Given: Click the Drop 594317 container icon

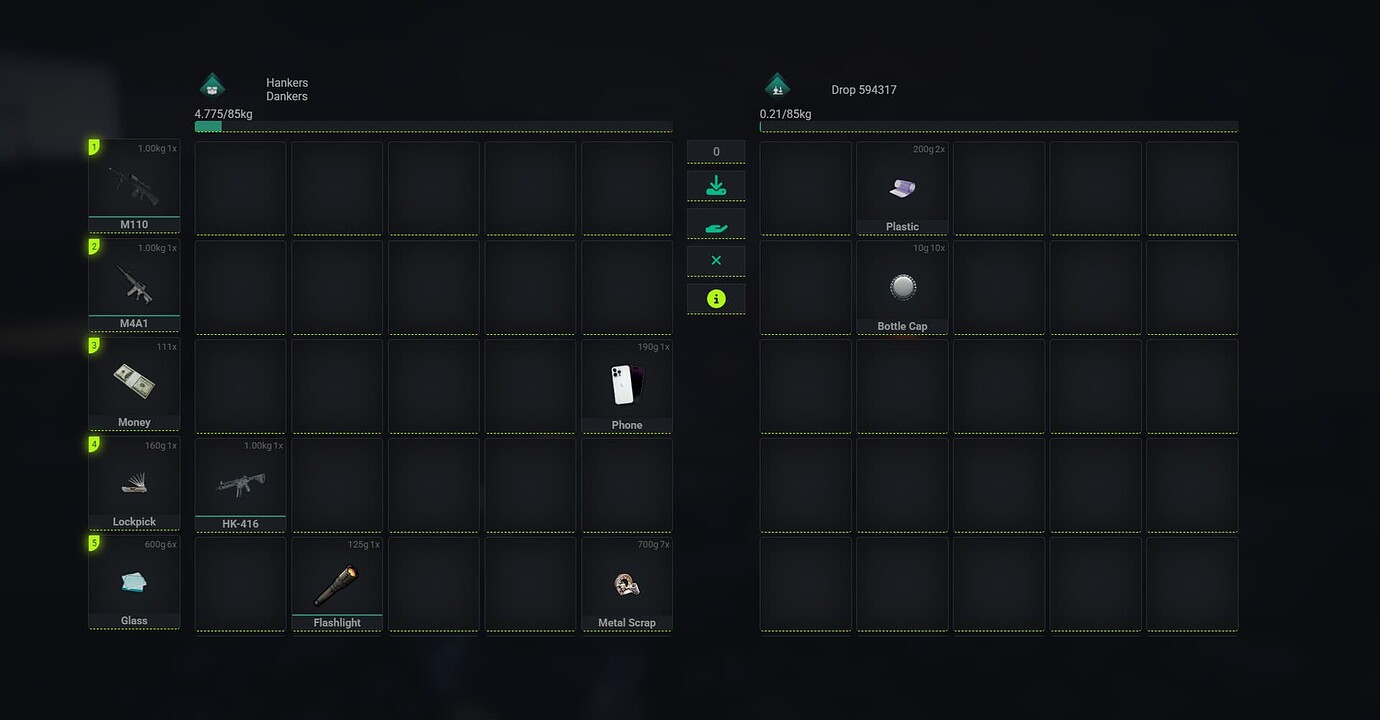Looking at the screenshot, I should [778, 84].
